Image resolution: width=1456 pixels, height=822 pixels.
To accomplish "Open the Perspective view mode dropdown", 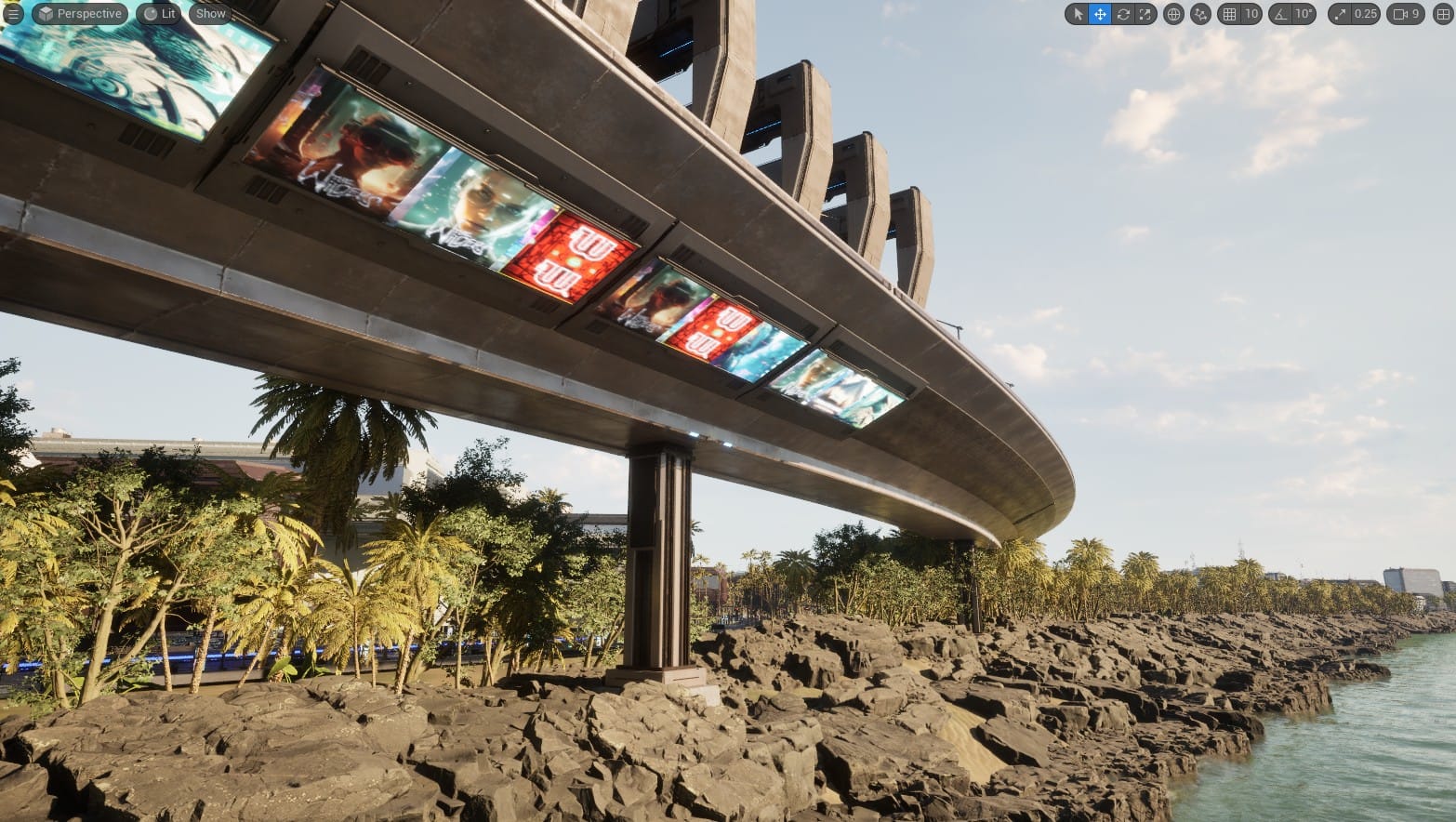I will tap(79, 14).
